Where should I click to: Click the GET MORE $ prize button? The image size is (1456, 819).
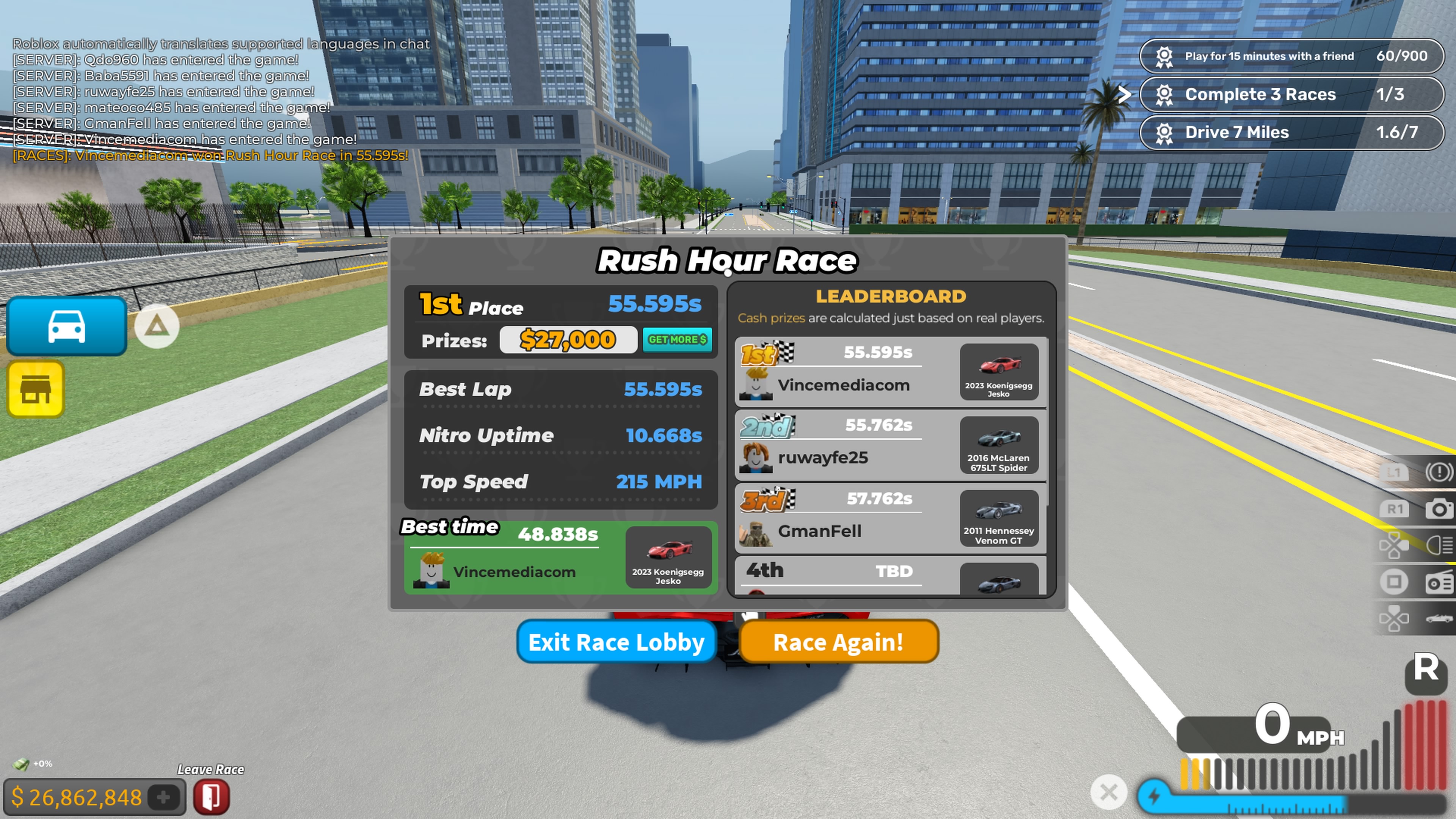point(677,340)
